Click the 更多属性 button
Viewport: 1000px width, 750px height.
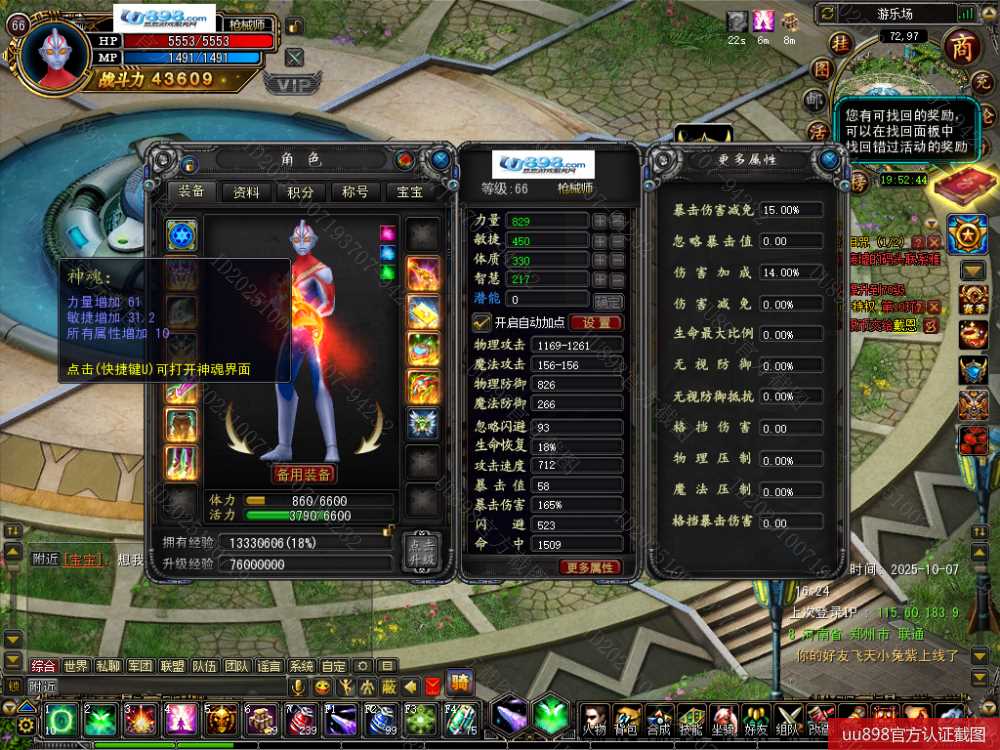(x=590, y=567)
